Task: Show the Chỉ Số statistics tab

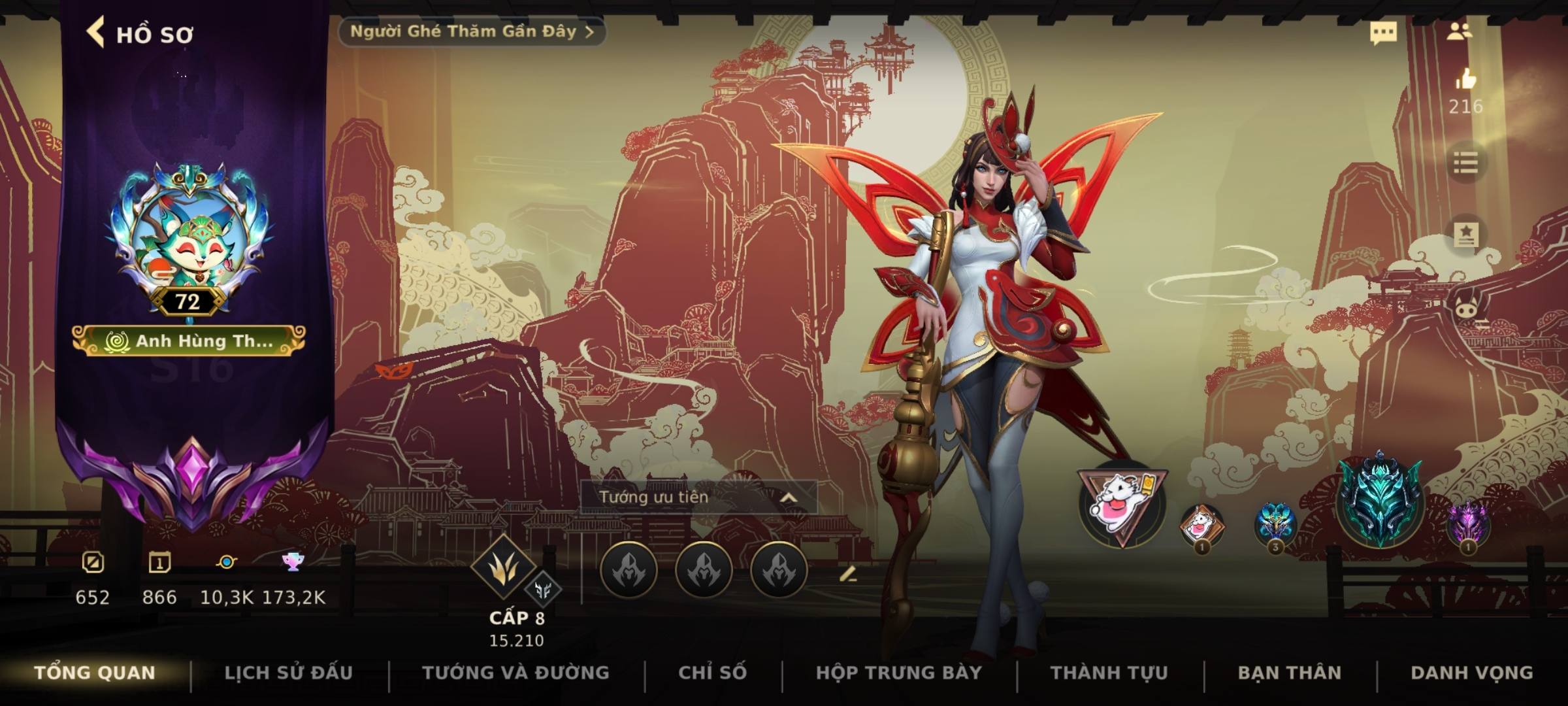Action: [x=712, y=673]
